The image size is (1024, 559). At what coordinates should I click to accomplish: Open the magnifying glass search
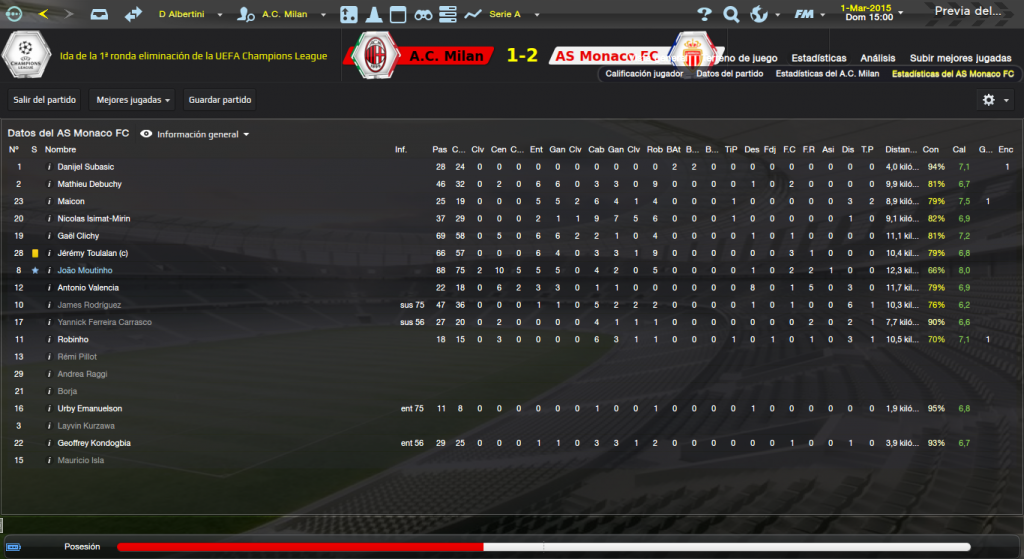point(731,15)
